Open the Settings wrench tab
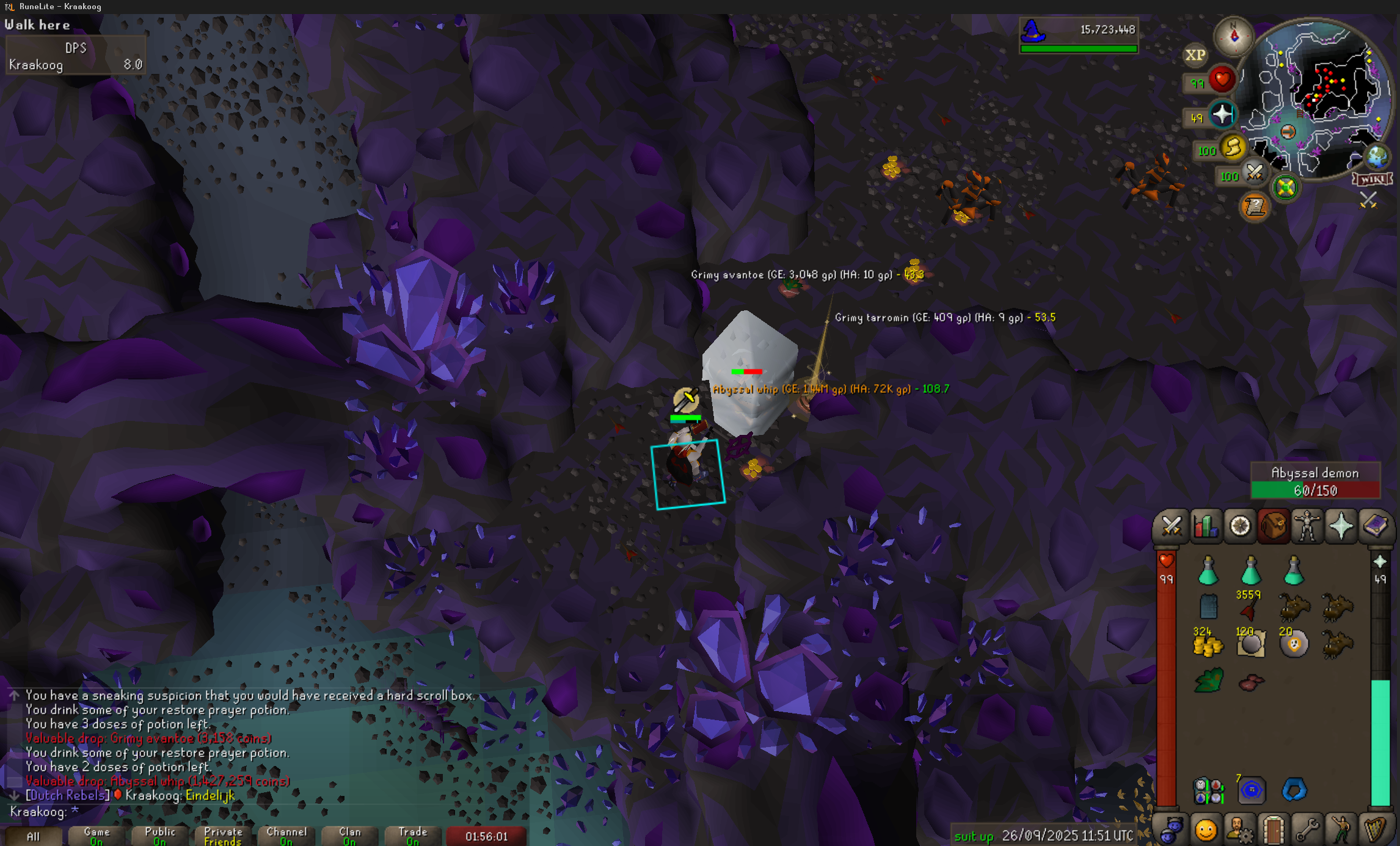1400x846 pixels. pyautogui.click(x=1307, y=830)
